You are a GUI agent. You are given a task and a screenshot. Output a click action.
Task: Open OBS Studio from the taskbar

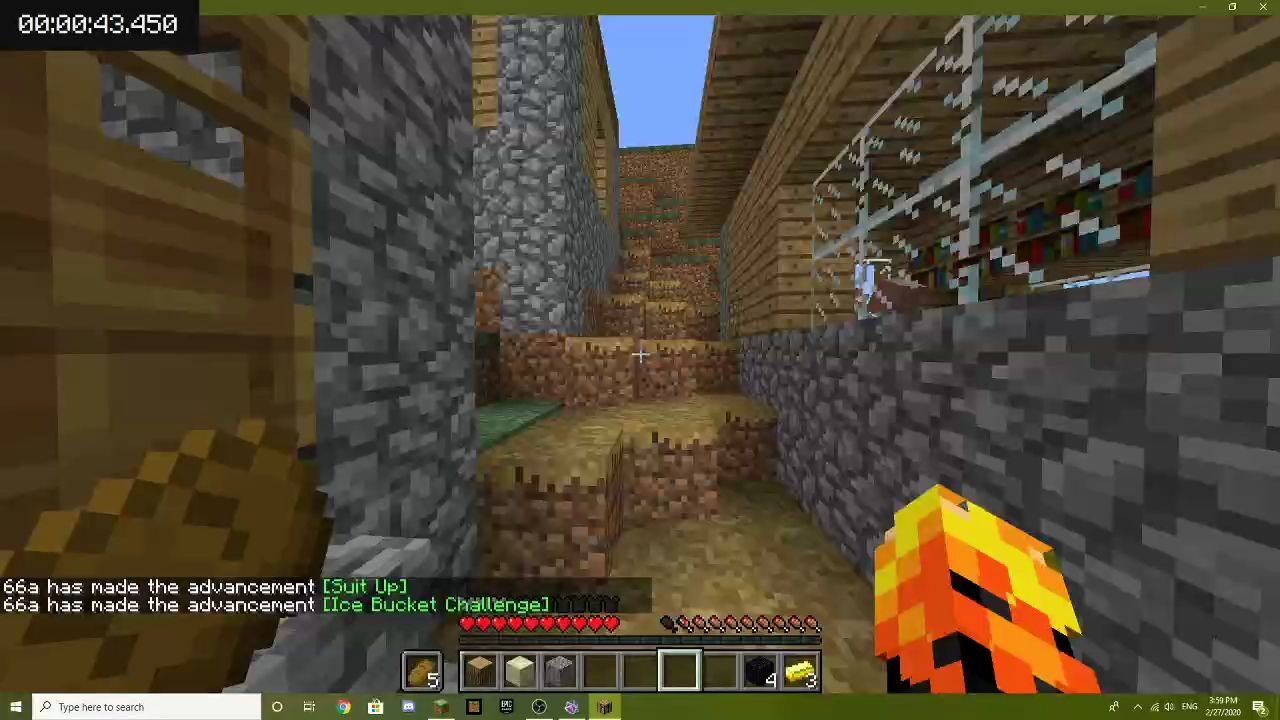point(540,707)
